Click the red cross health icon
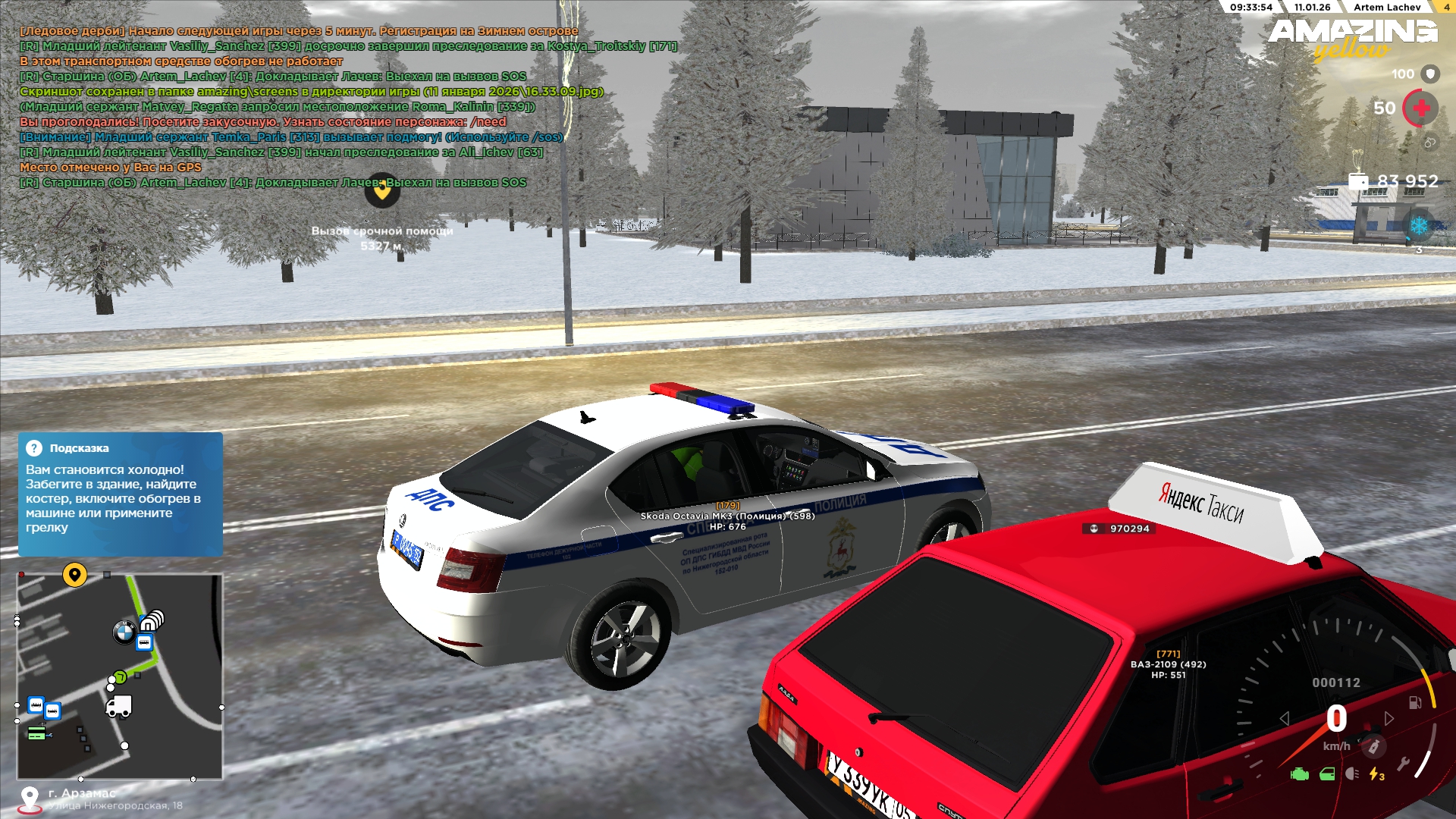Image resolution: width=1456 pixels, height=819 pixels. pyautogui.click(x=1420, y=108)
